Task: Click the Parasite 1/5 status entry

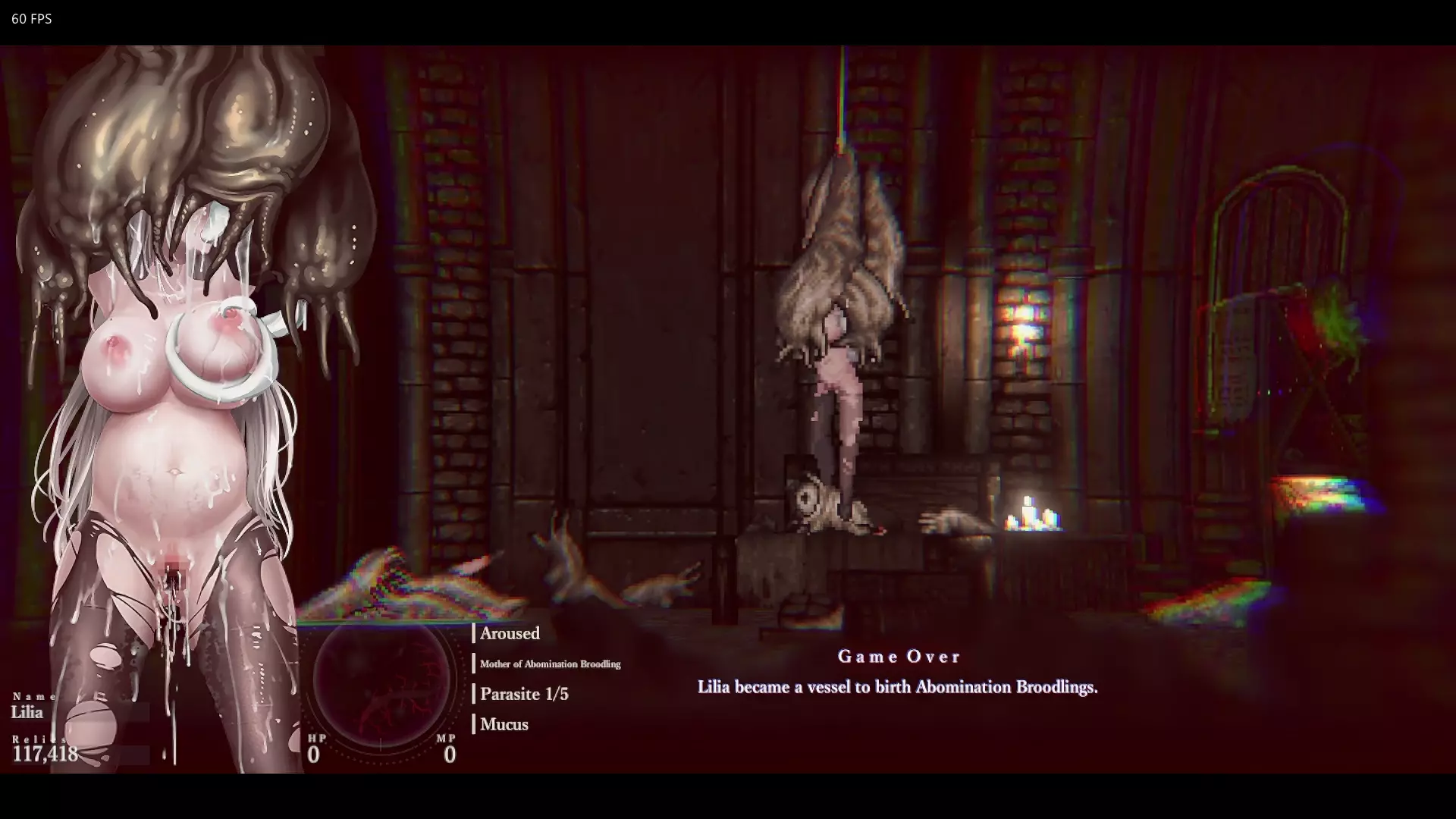Action: (524, 694)
